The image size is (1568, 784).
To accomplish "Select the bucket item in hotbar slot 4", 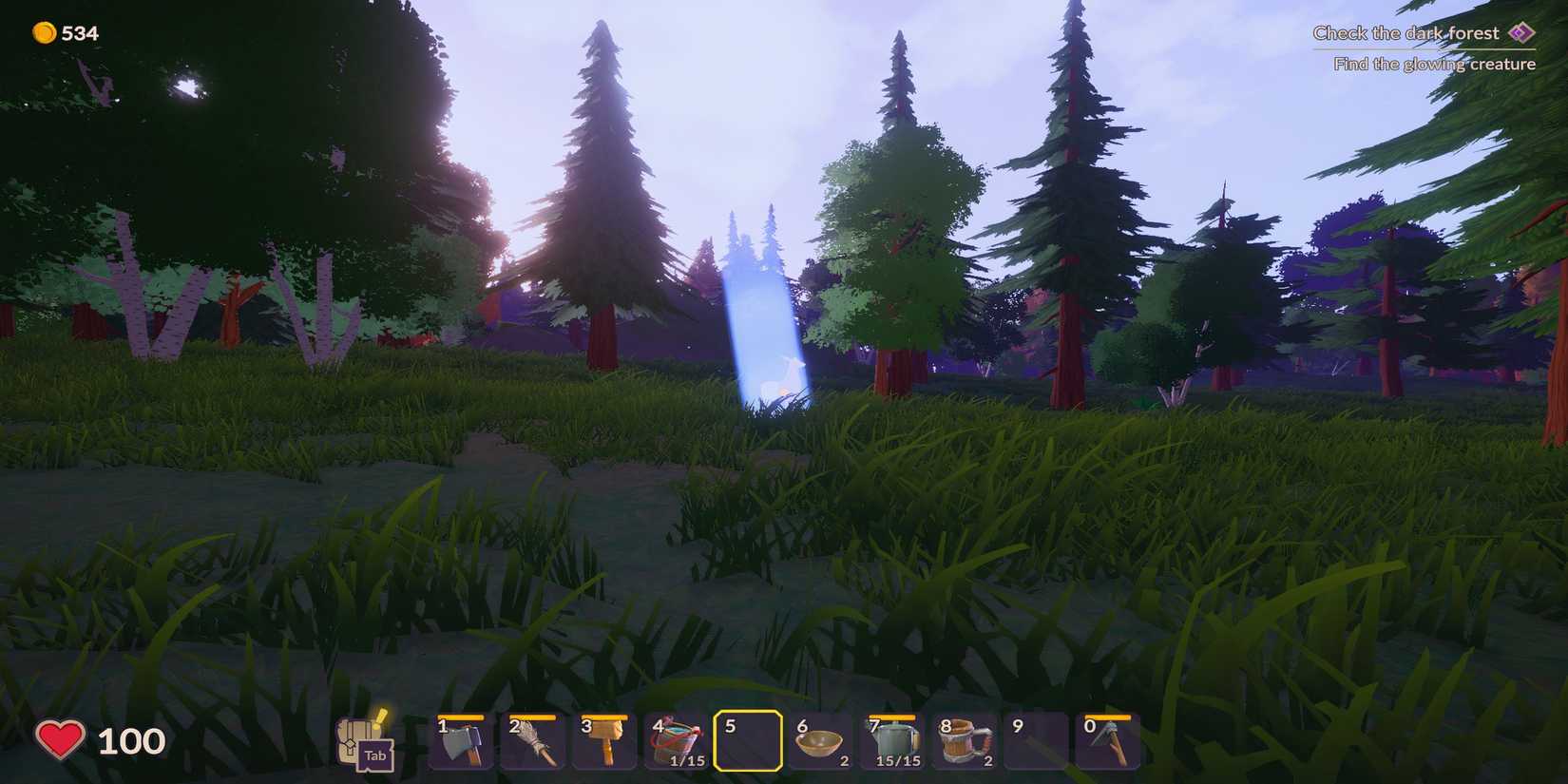I will click(x=676, y=741).
